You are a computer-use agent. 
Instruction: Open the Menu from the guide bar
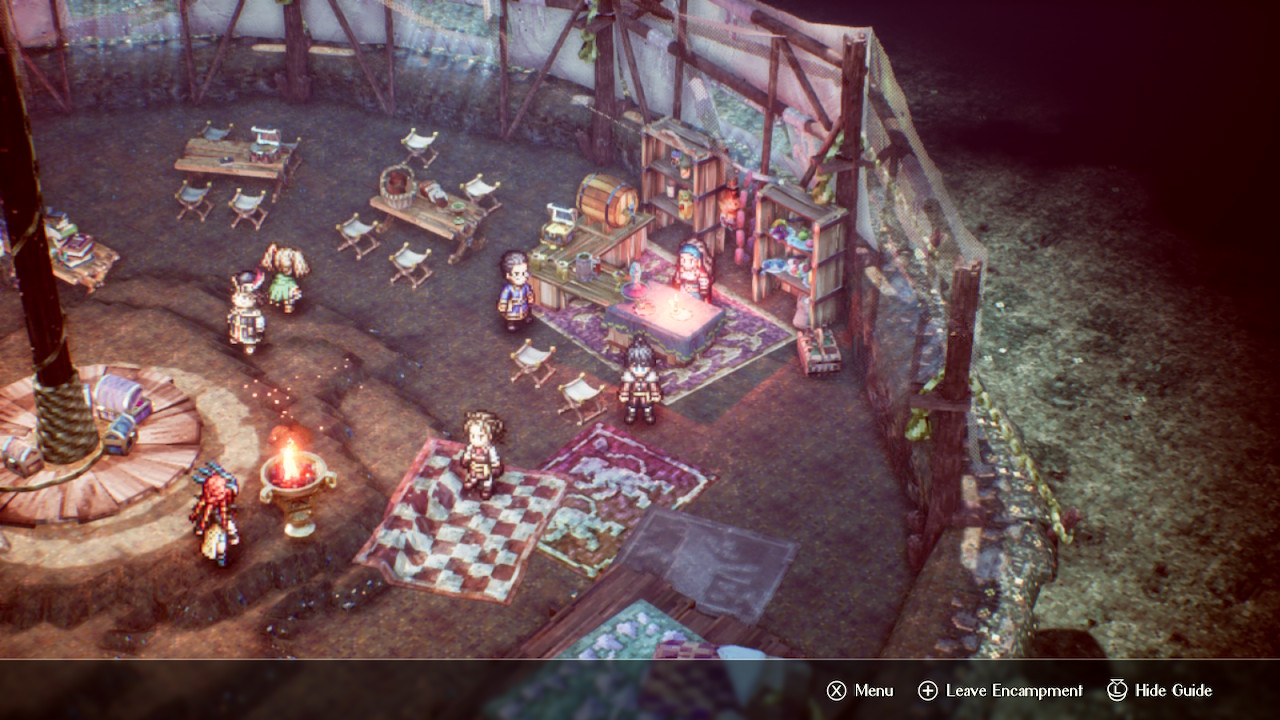pos(860,691)
